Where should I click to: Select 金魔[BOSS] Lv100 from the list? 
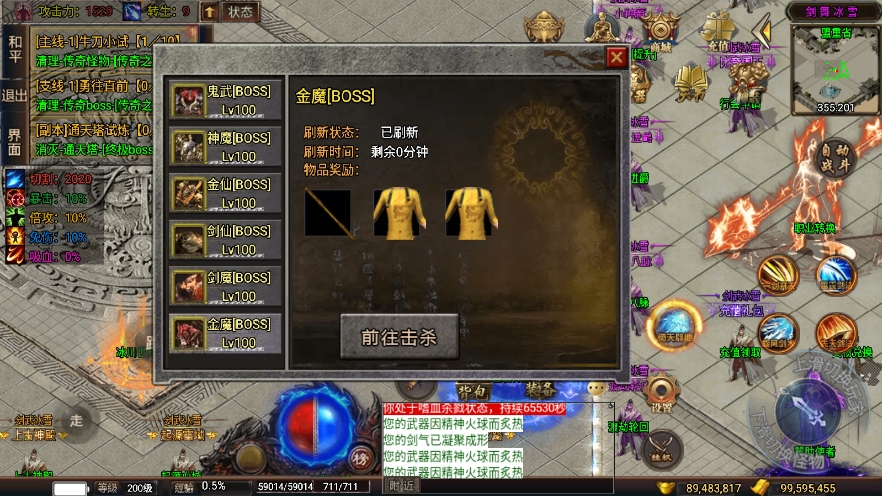click(x=225, y=333)
